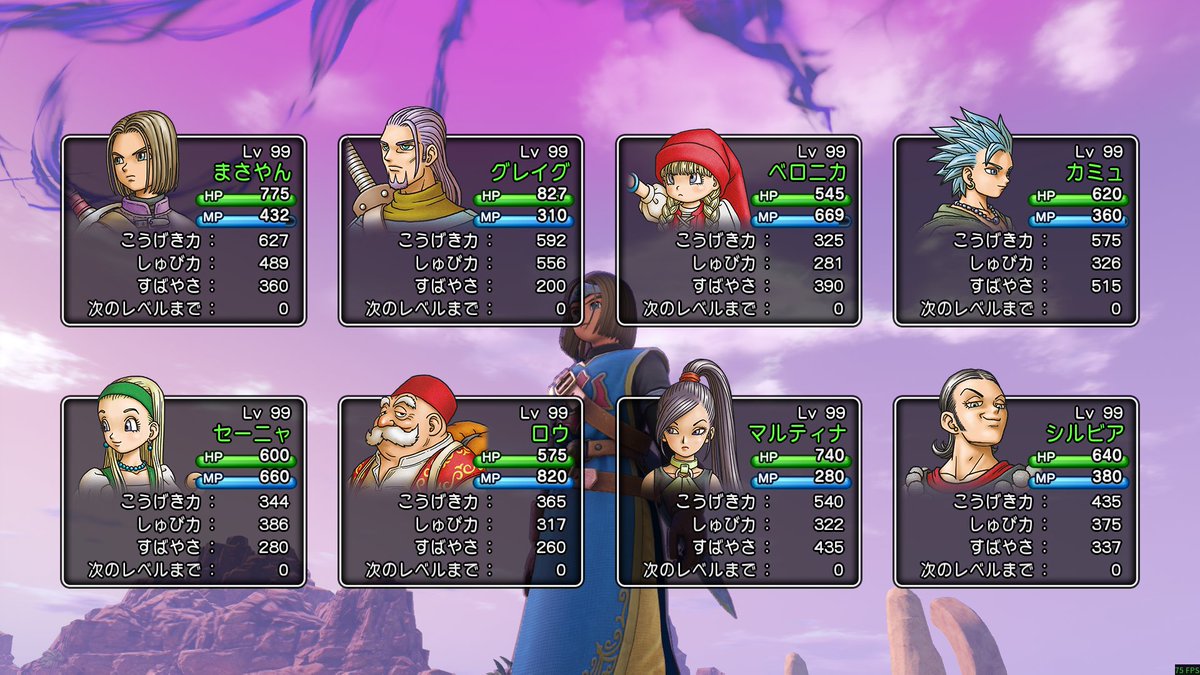1200x675 pixels.
Task: Open ベロニカ's status card
Action: point(739,231)
